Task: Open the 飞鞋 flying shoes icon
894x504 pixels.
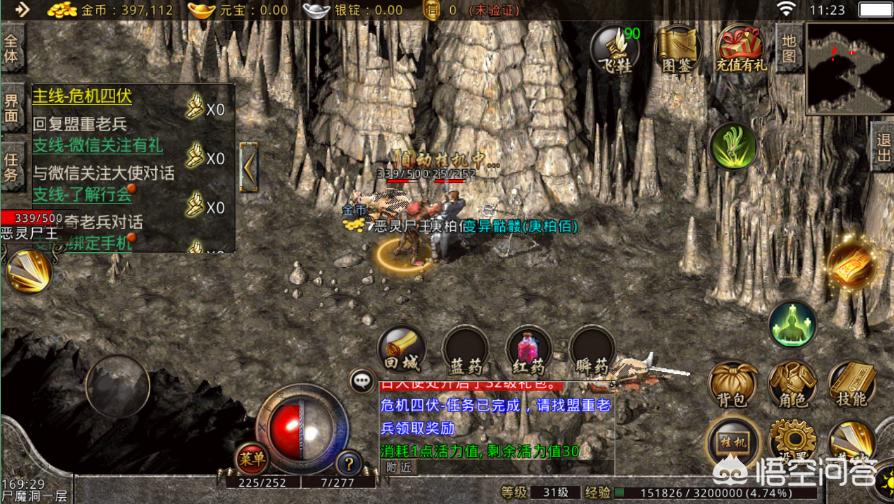Action: point(614,50)
